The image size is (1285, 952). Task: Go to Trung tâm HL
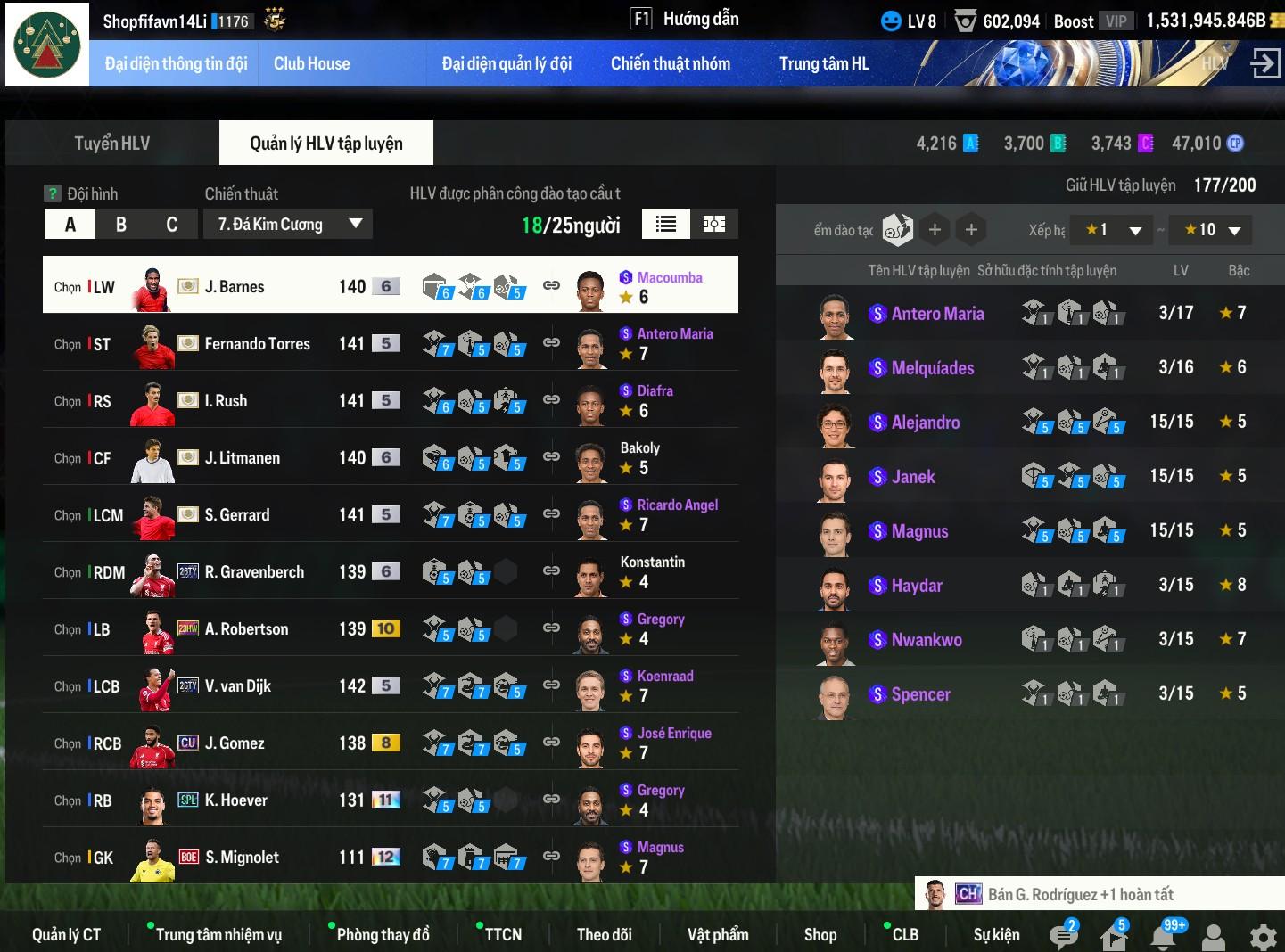823,63
